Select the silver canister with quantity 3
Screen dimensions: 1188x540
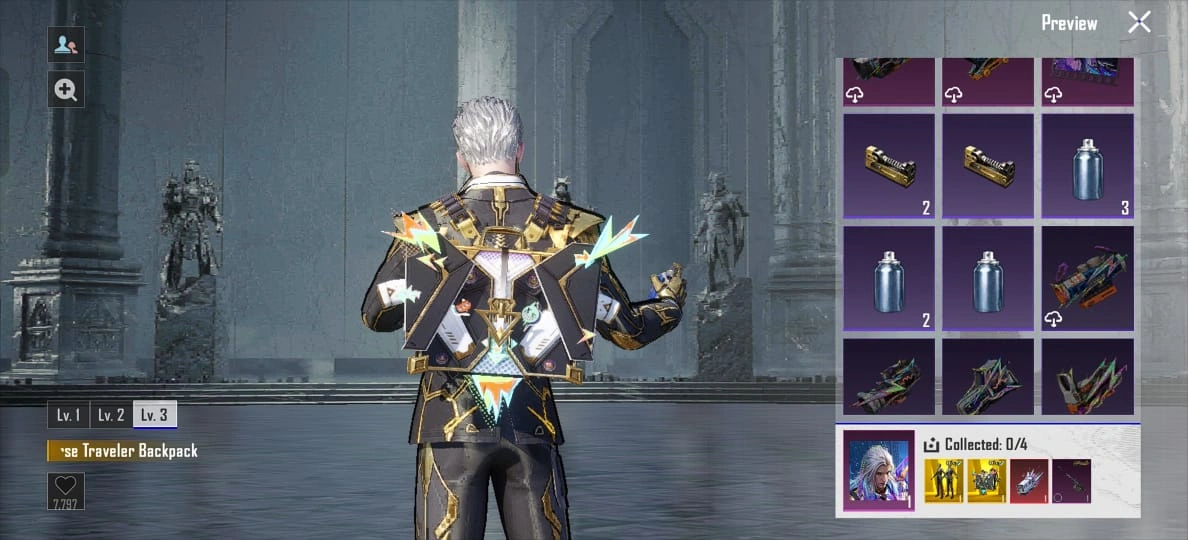1088,166
